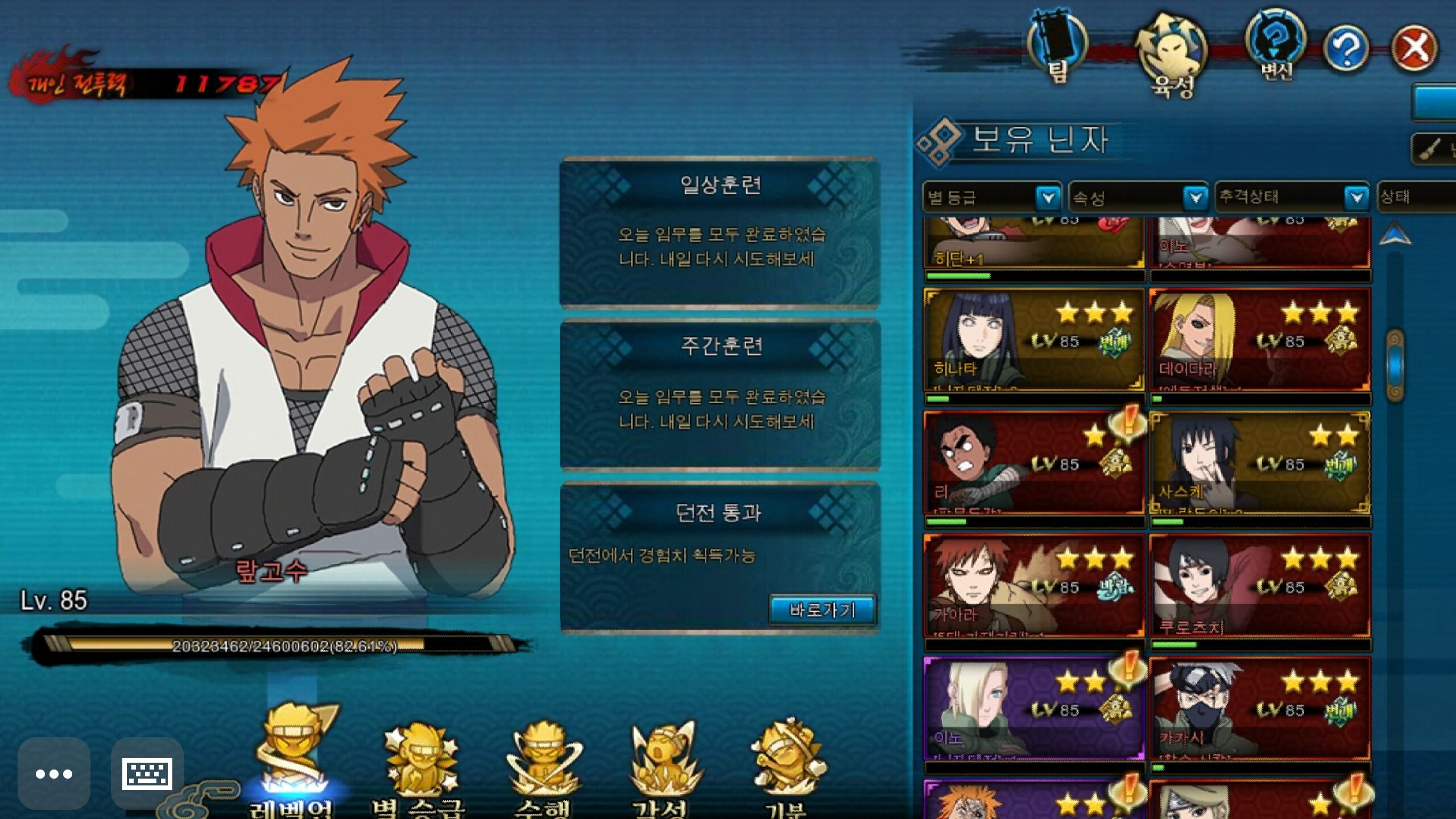The width and height of the screenshot is (1456, 819).
Task: Choose the 데이다라 (Deidara) ninja card
Action: pyautogui.click(x=1259, y=340)
